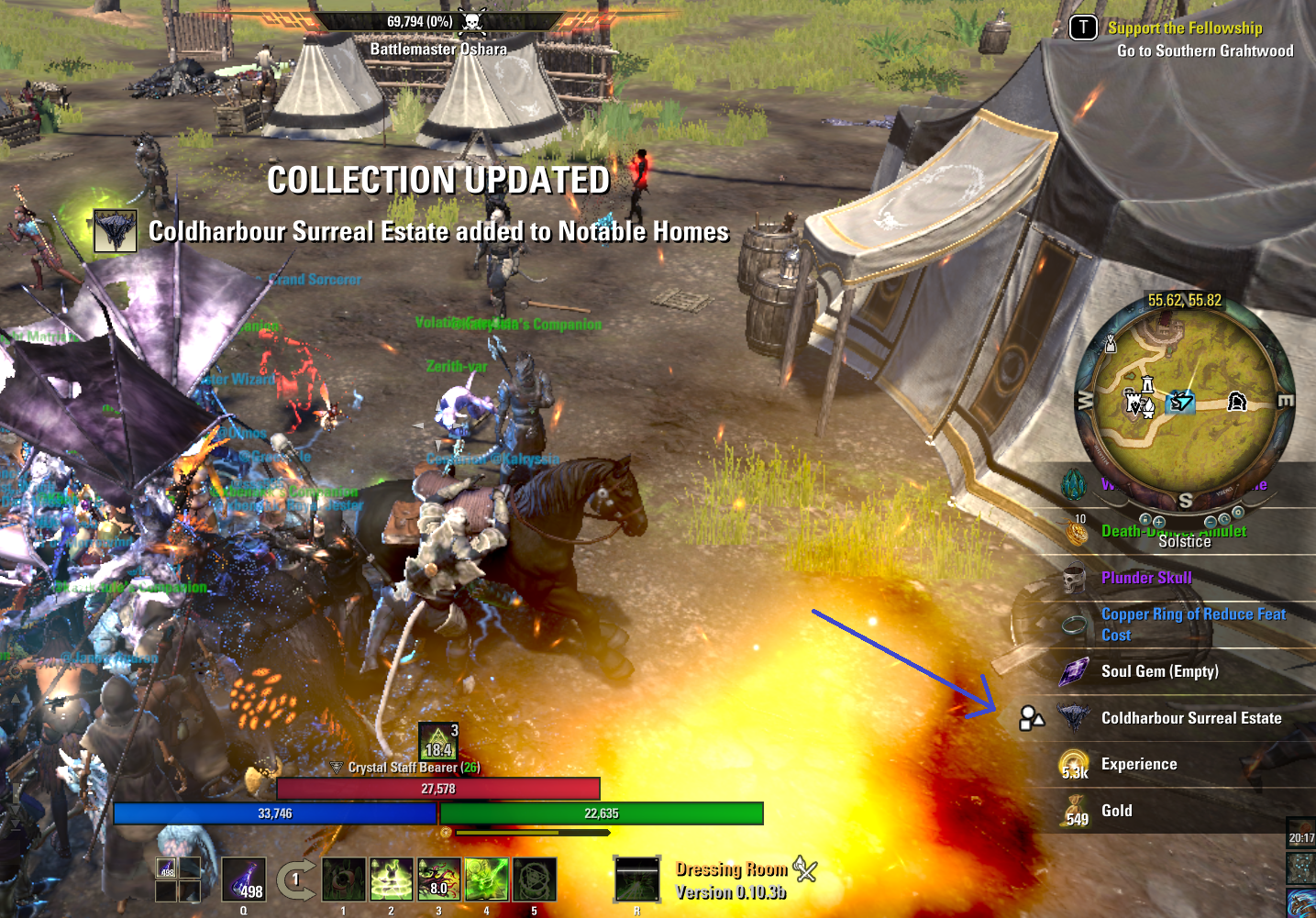This screenshot has width=1316, height=918.
Task: Click the buff icon showing 18.4 timer
Action: click(438, 741)
